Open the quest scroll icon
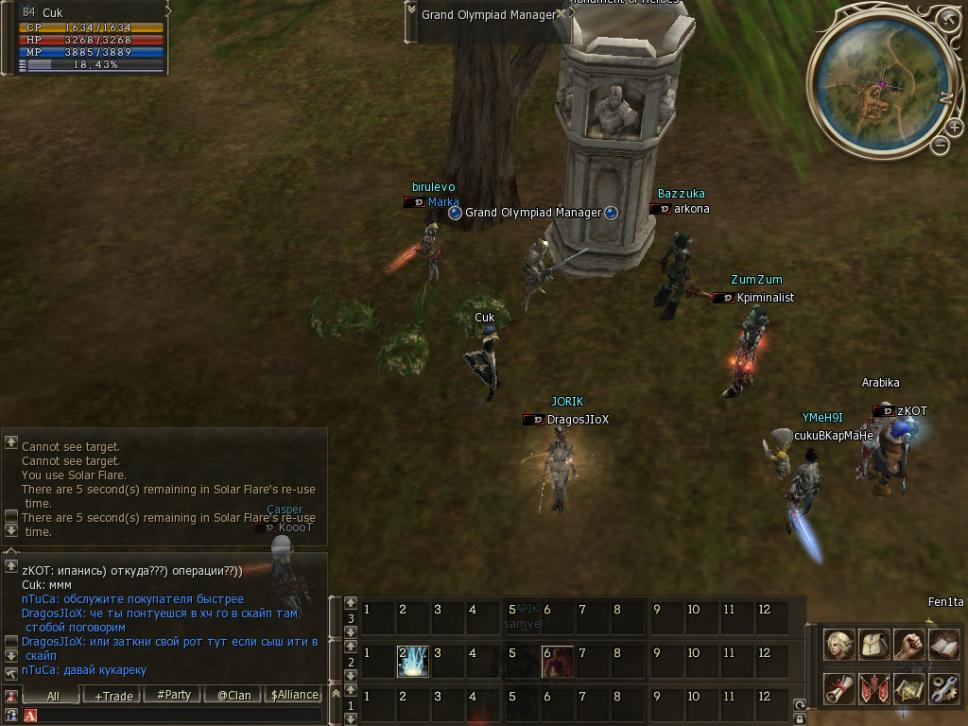 [x=839, y=688]
